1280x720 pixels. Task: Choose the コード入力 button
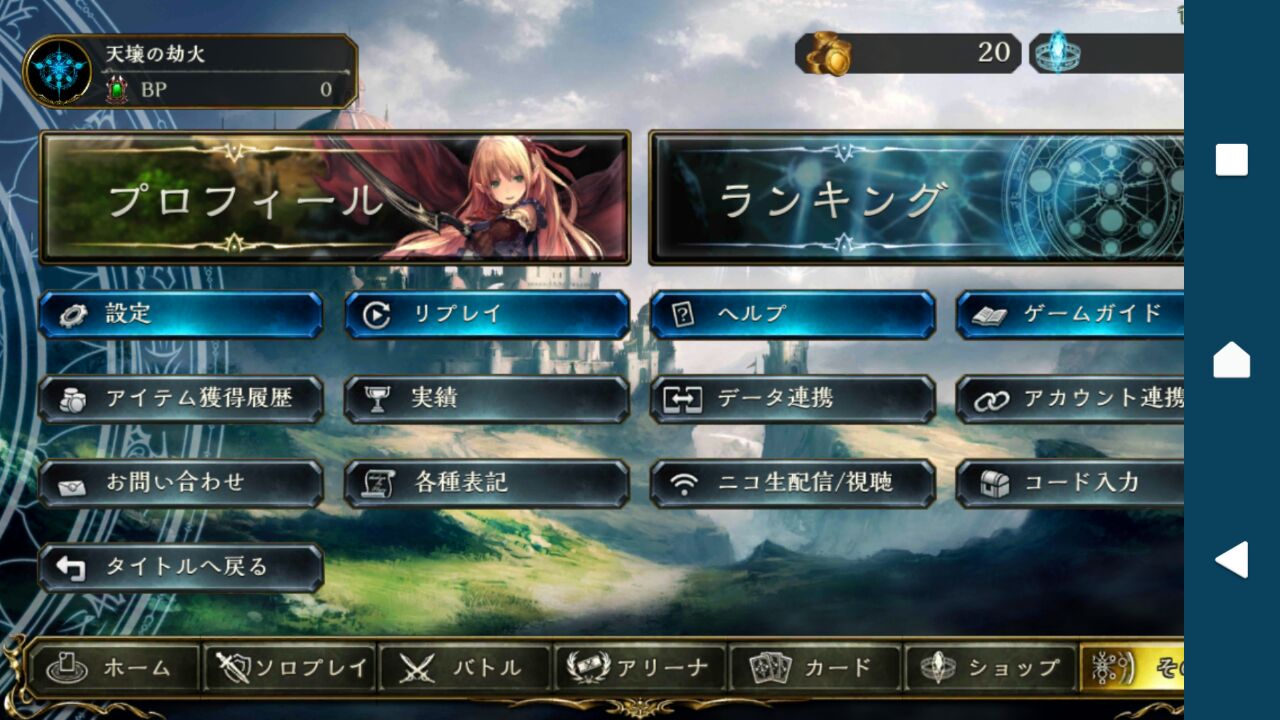[1069, 484]
